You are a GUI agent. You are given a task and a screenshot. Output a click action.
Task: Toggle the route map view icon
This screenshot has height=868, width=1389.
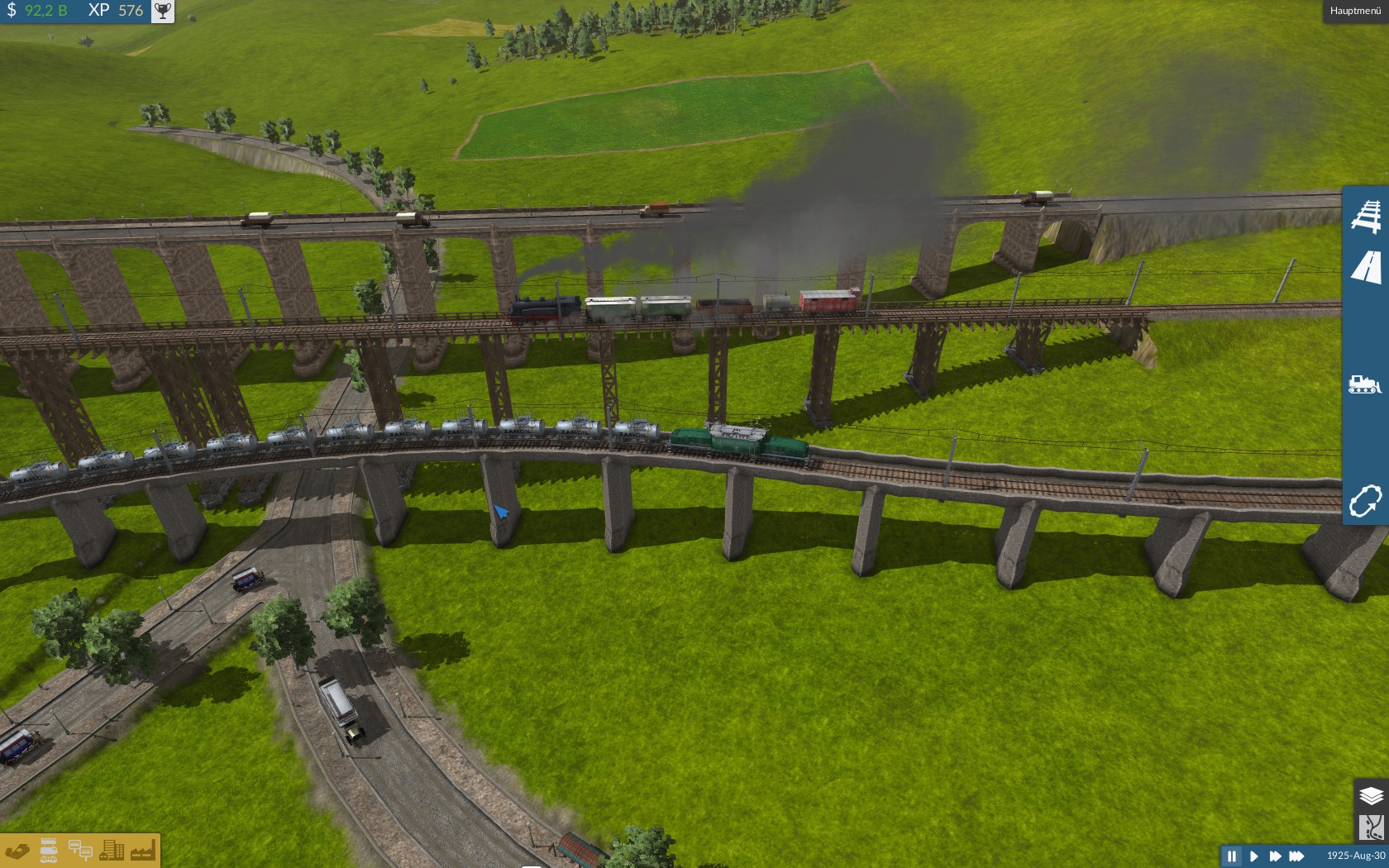(x=1371, y=827)
